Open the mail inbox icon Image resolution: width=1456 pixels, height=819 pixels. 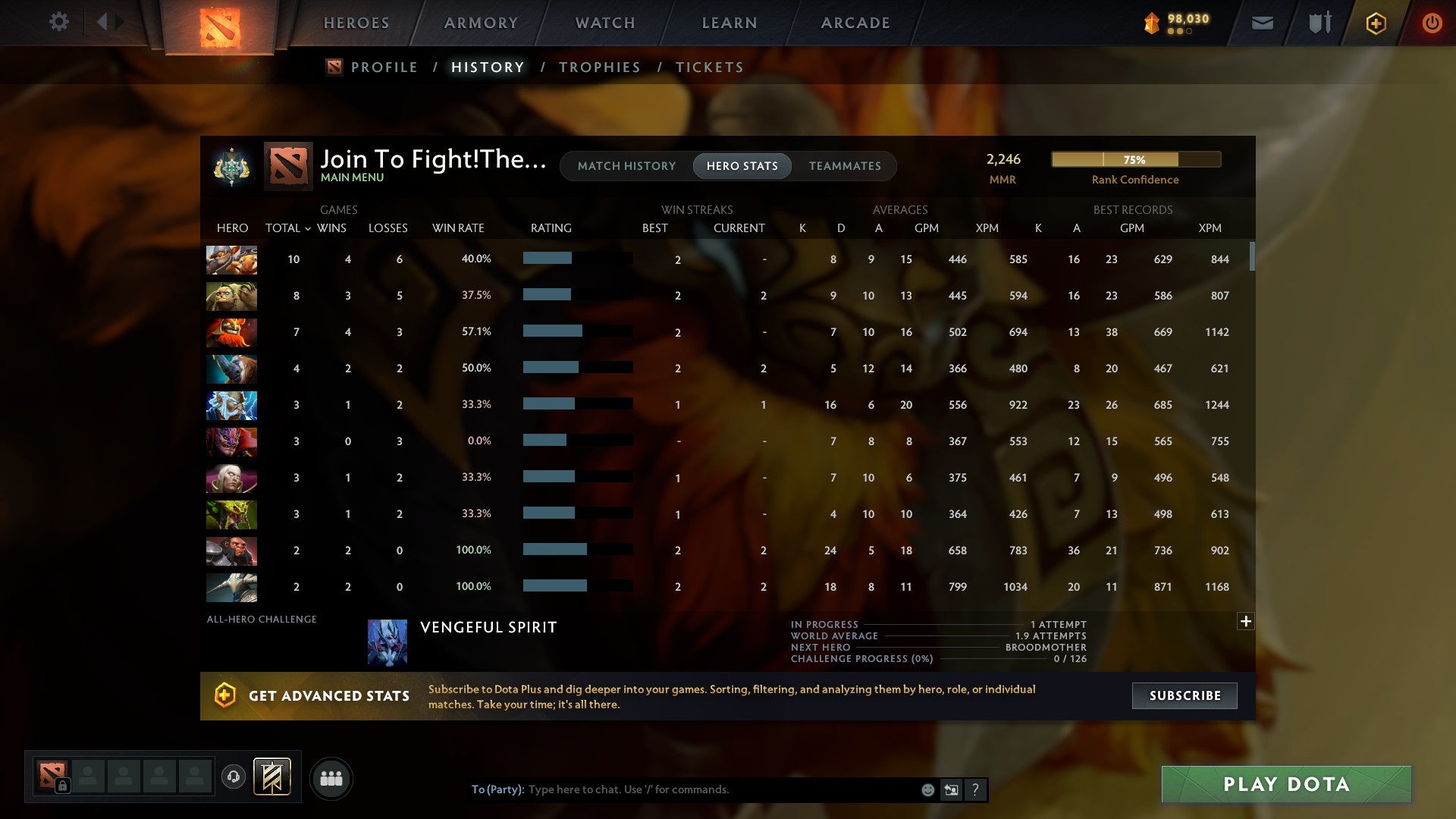pyautogui.click(x=1261, y=23)
